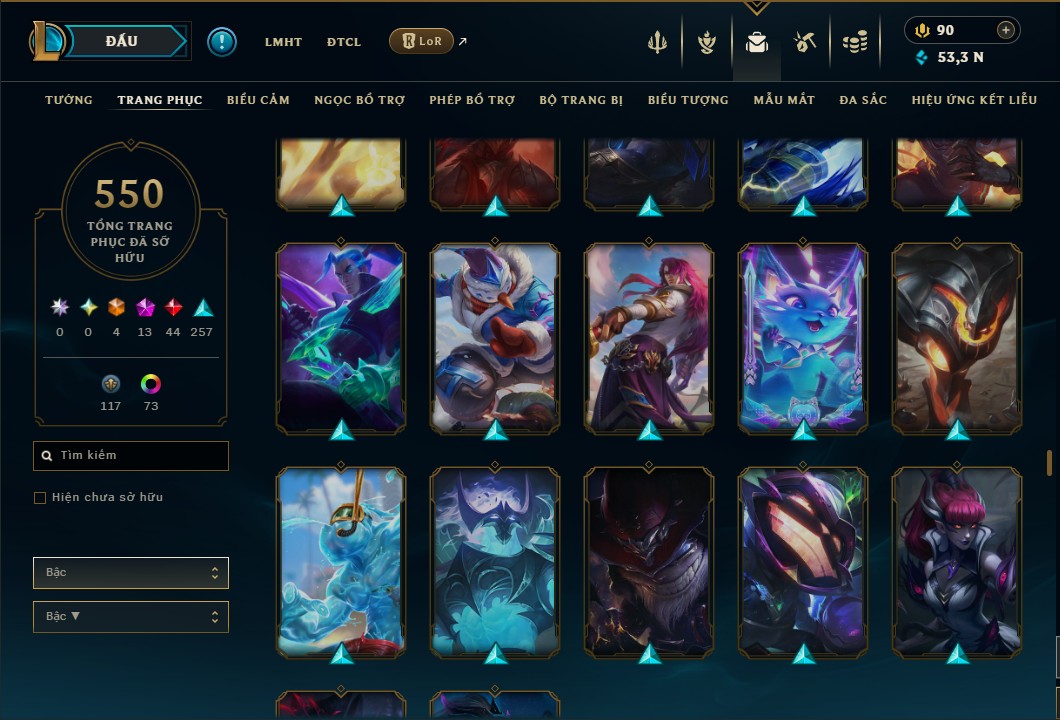This screenshot has width=1060, height=720.
Task: Open the first Bậc grouping dropdown
Action: (x=131, y=573)
